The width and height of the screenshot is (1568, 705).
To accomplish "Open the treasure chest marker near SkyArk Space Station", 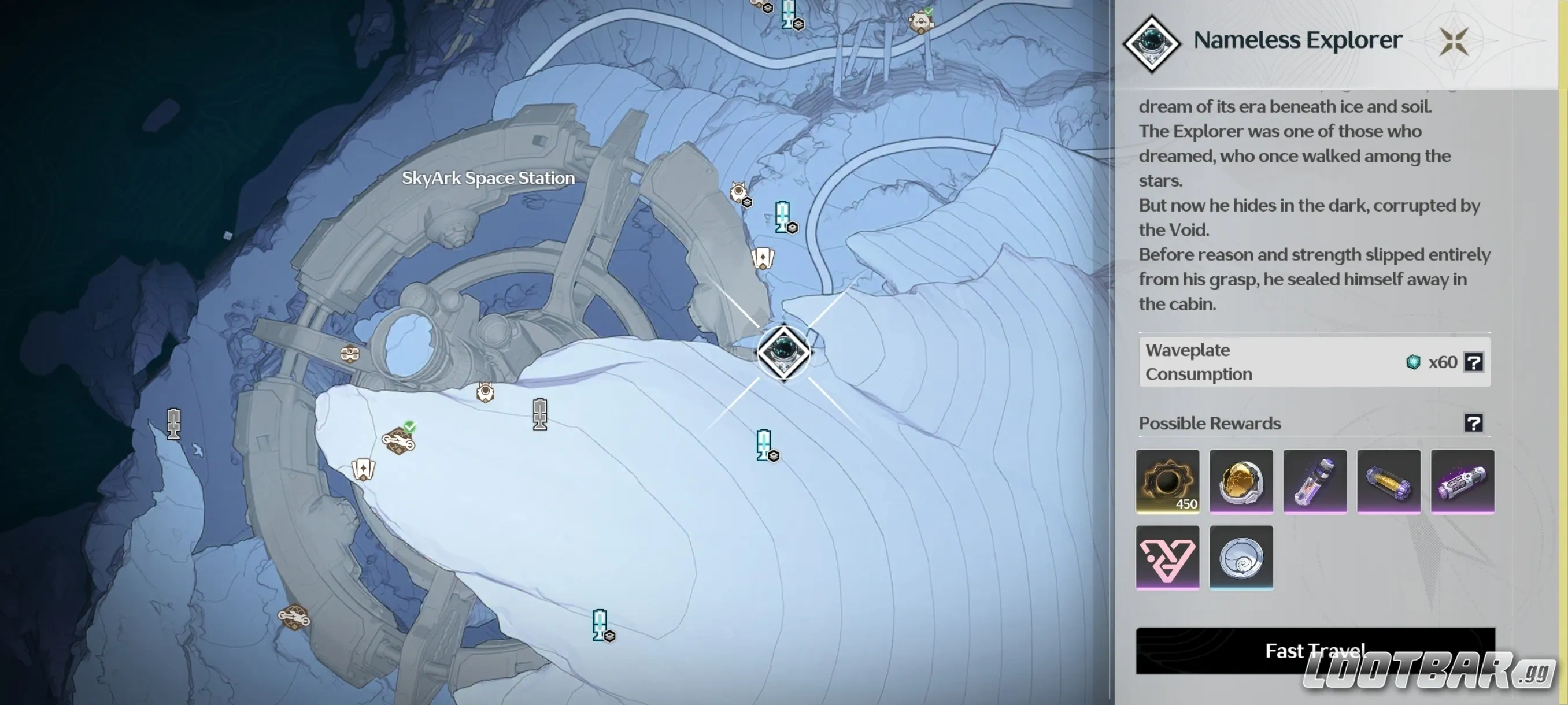I will [x=351, y=355].
